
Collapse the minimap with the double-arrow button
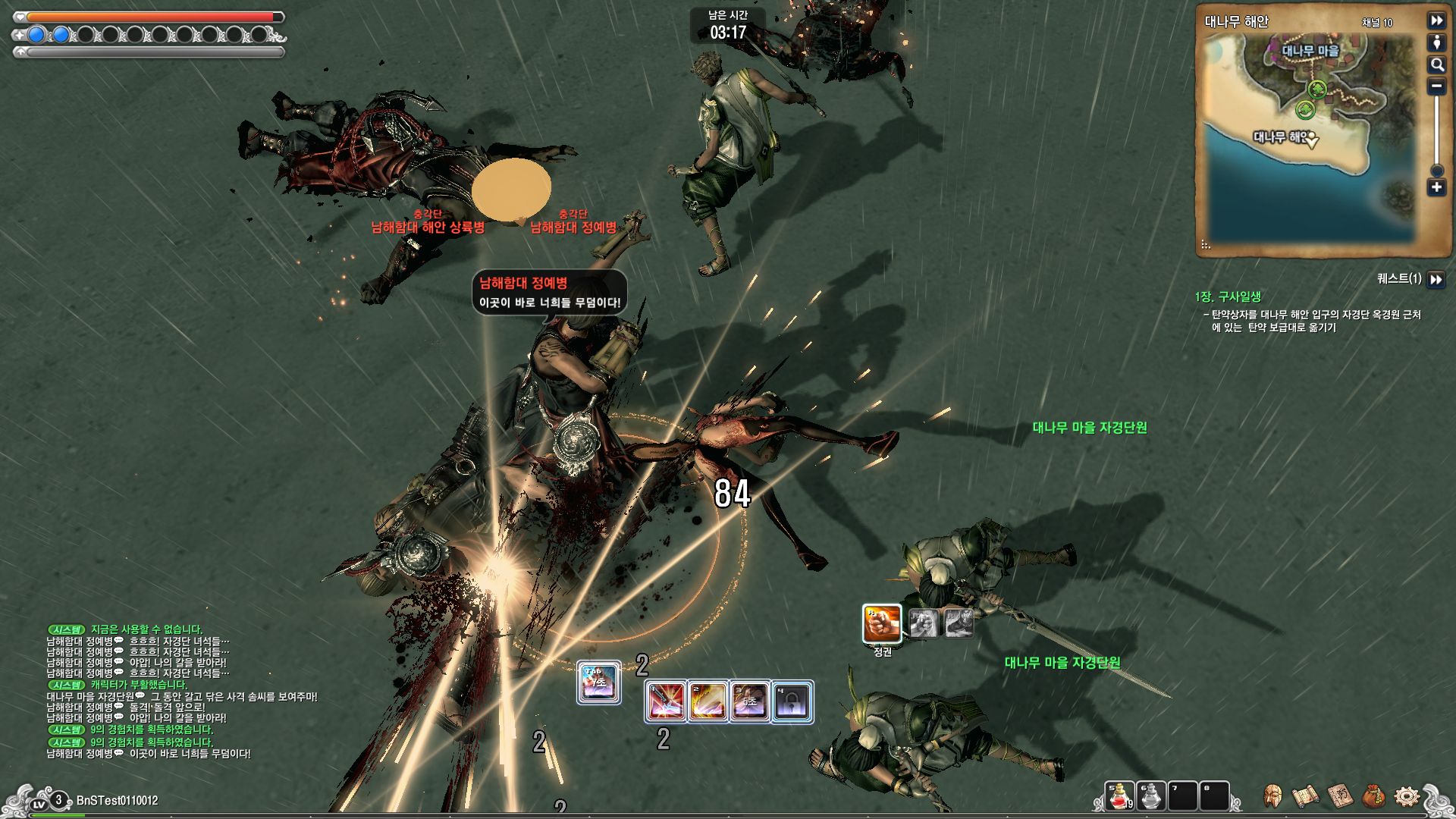click(1436, 21)
